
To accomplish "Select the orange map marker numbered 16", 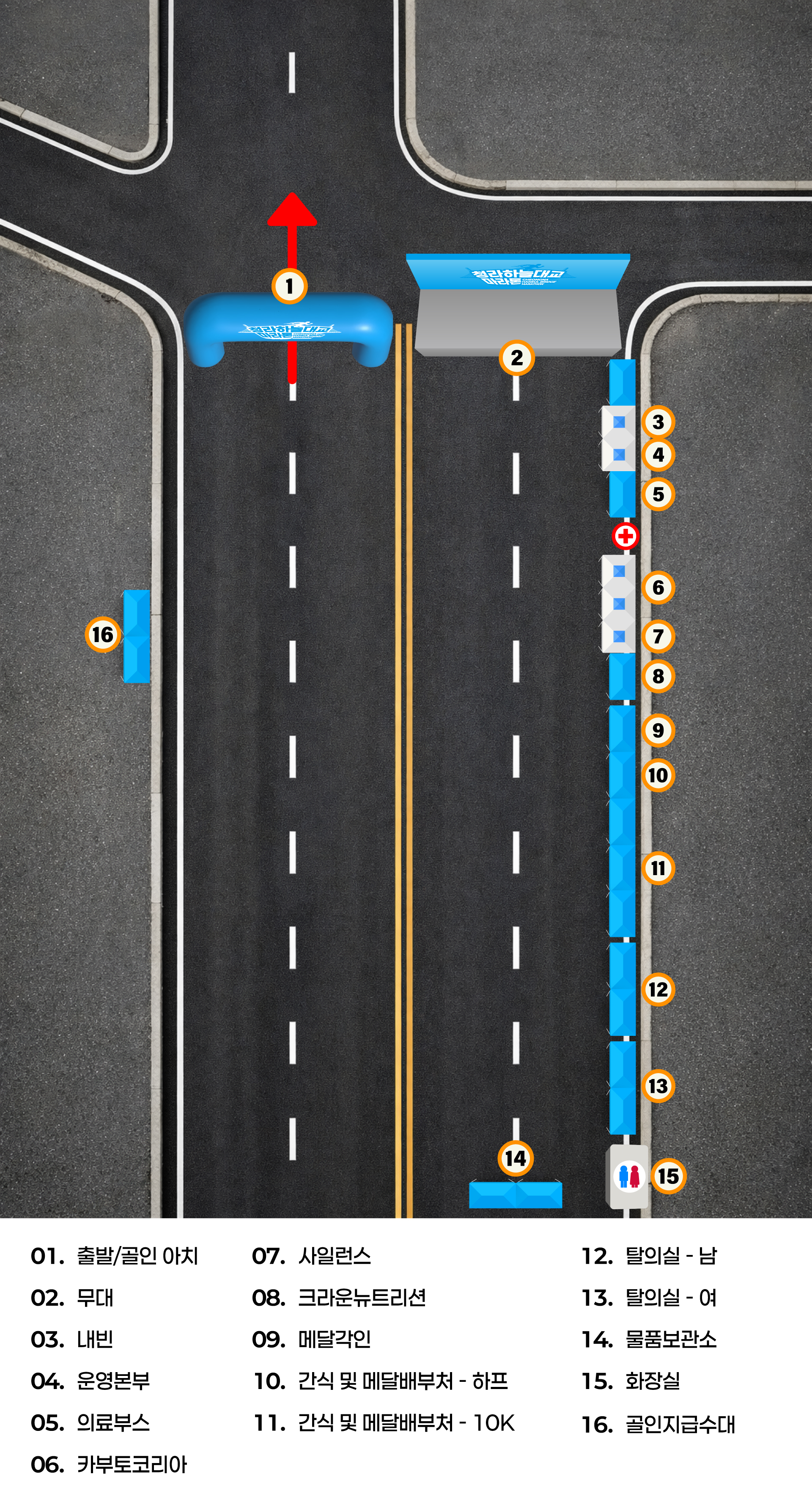I will (x=103, y=634).
